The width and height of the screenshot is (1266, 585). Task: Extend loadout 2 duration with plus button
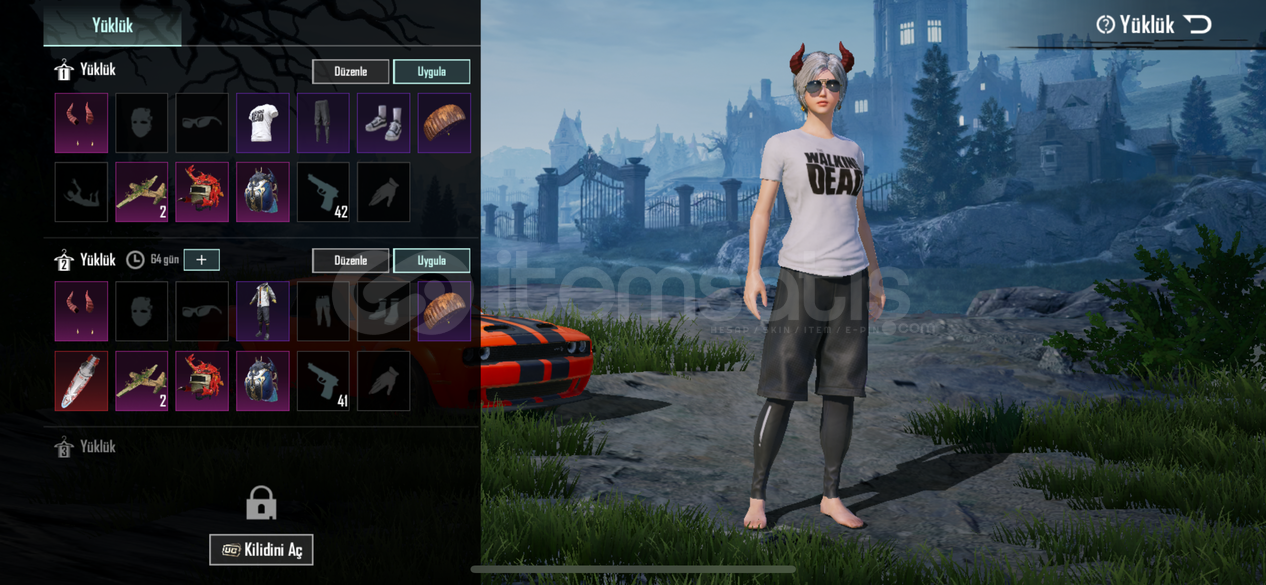pos(201,260)
